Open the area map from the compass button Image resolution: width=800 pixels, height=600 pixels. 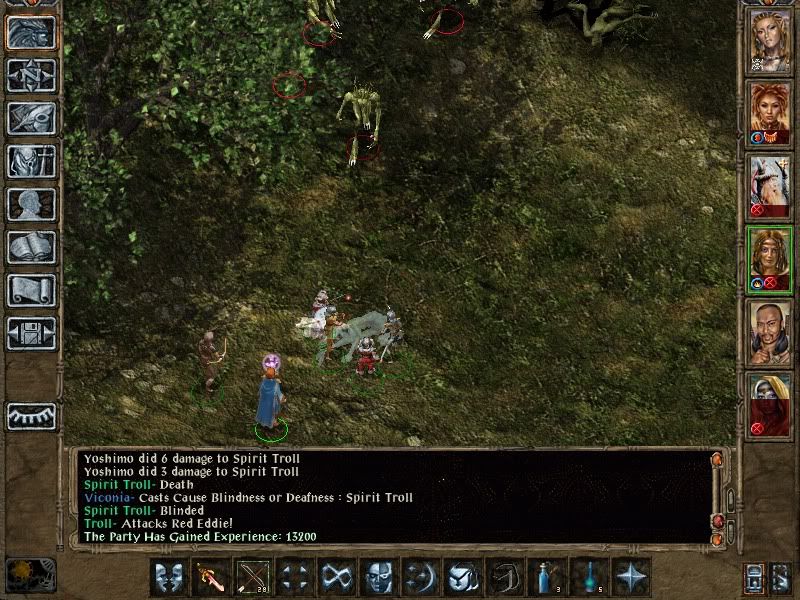[31, 75]
